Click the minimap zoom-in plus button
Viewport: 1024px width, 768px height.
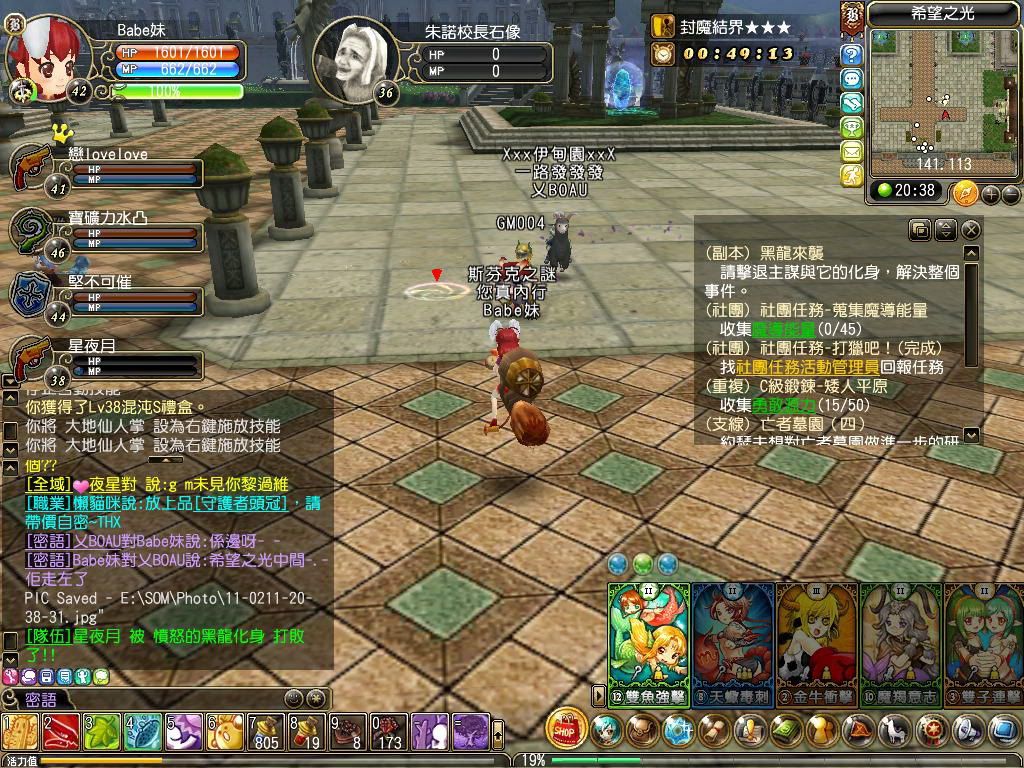991,194
